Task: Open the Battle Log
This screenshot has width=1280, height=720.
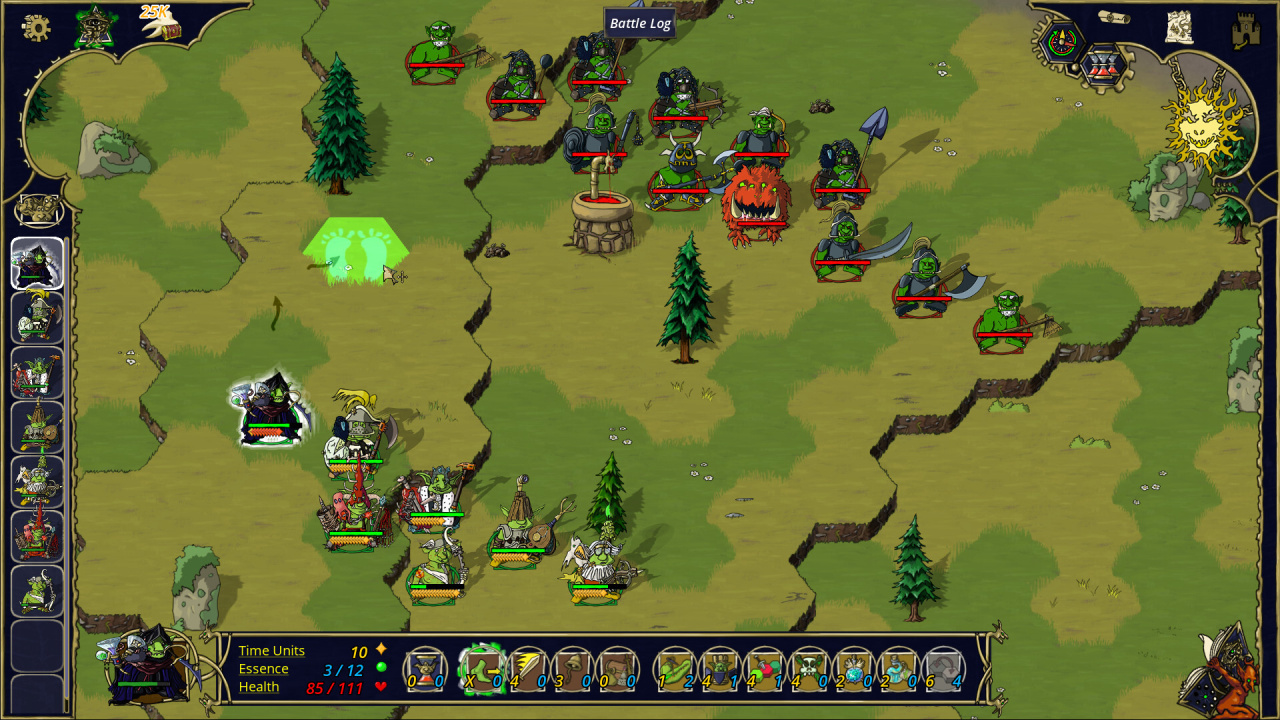Action: (640, 23)
